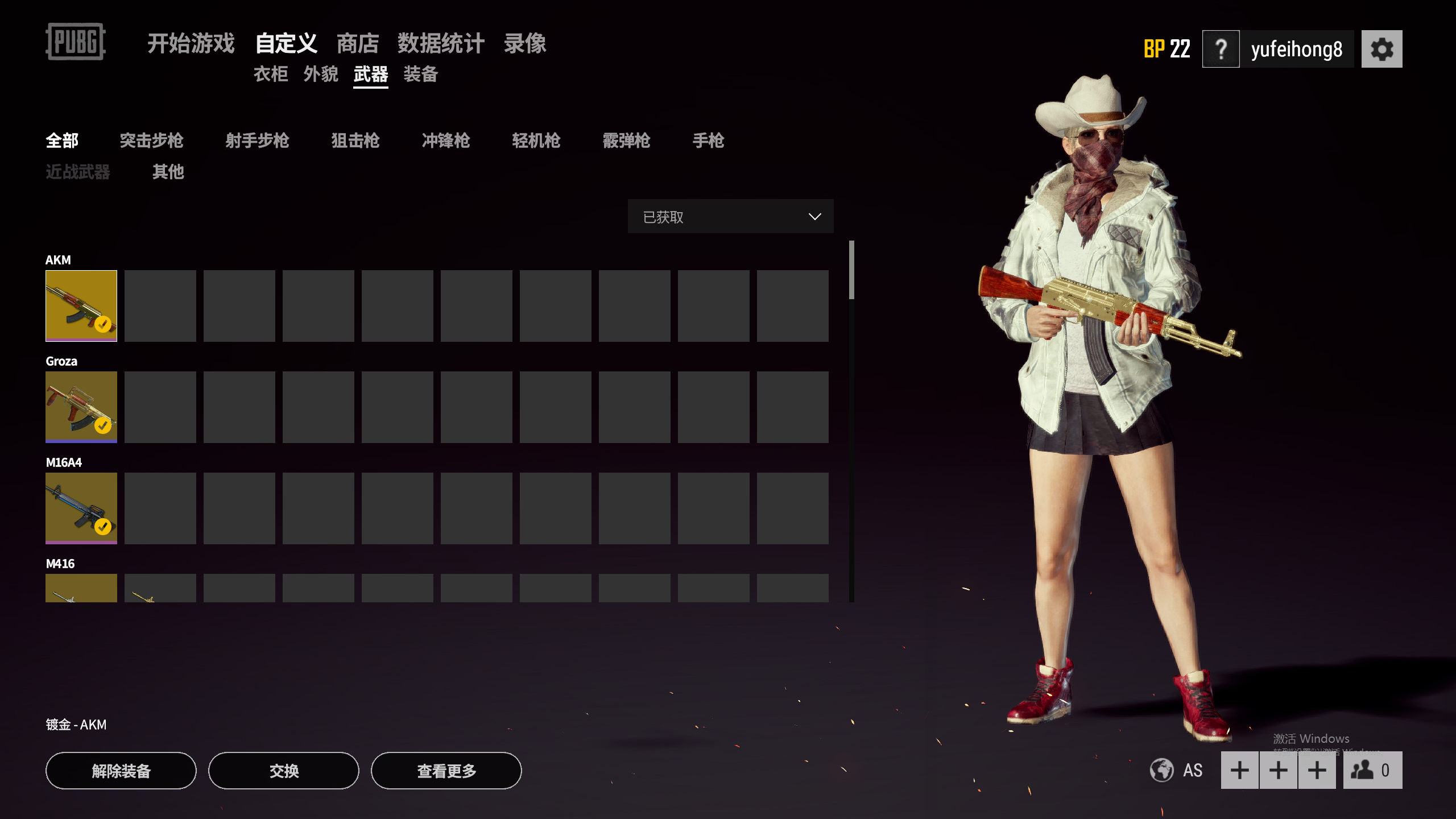Open the 已获取 filter dropdown
Viewport: 1456px width, 819px height.
click(x=730, y=217)
